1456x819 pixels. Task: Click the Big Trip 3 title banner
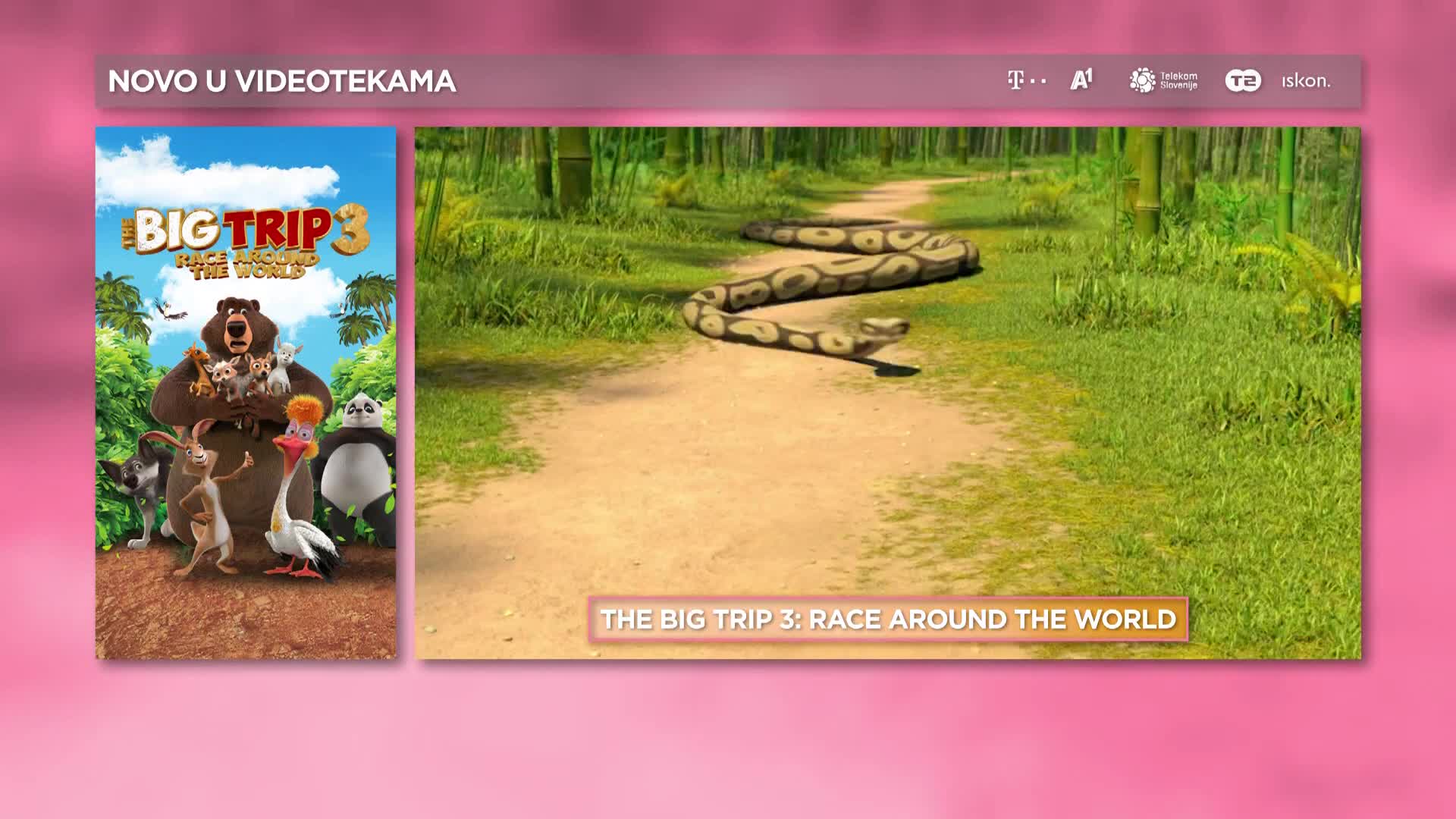tap(888, 620)
